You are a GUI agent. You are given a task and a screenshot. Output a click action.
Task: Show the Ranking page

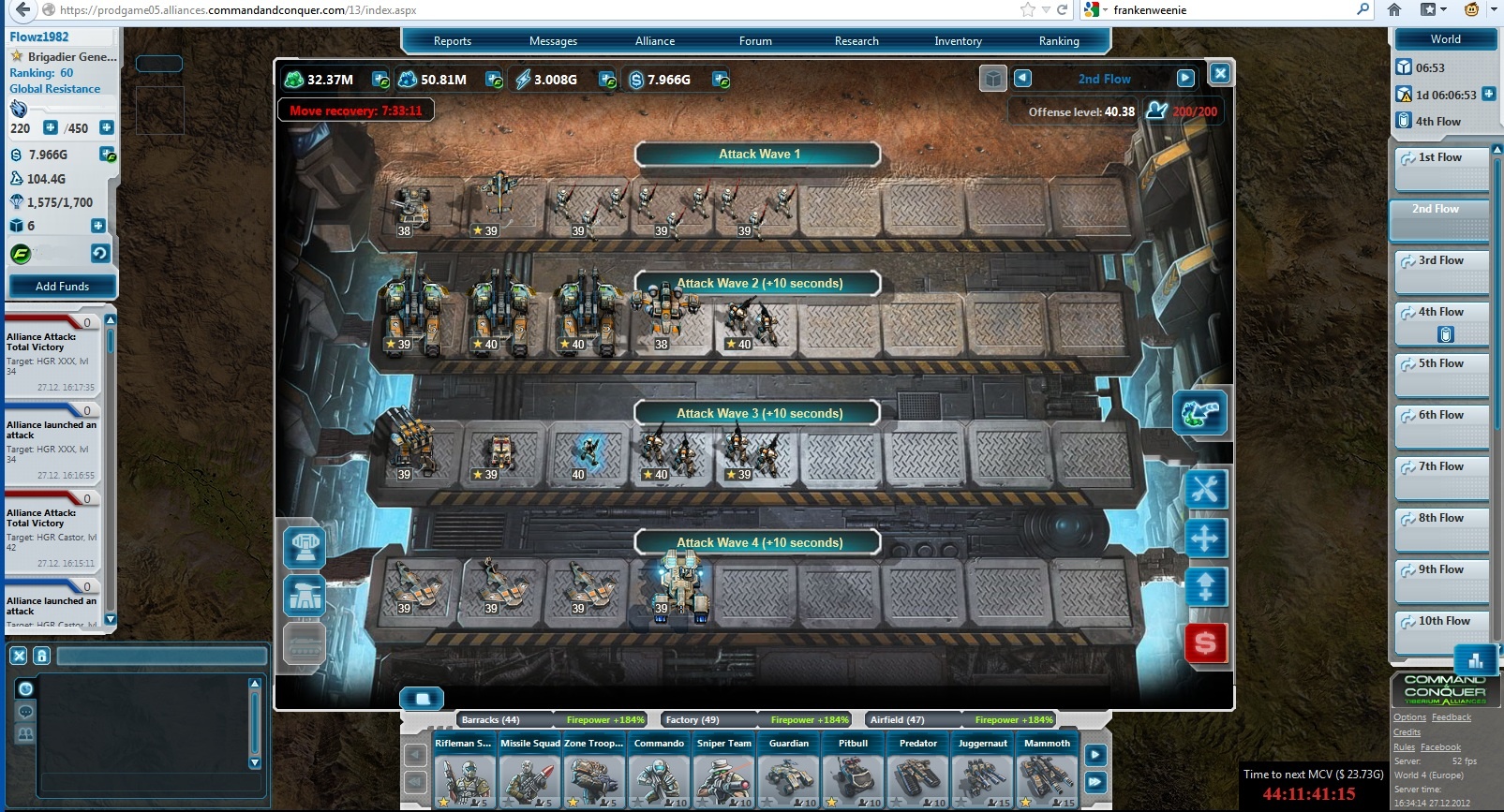tap(1059, 41)
